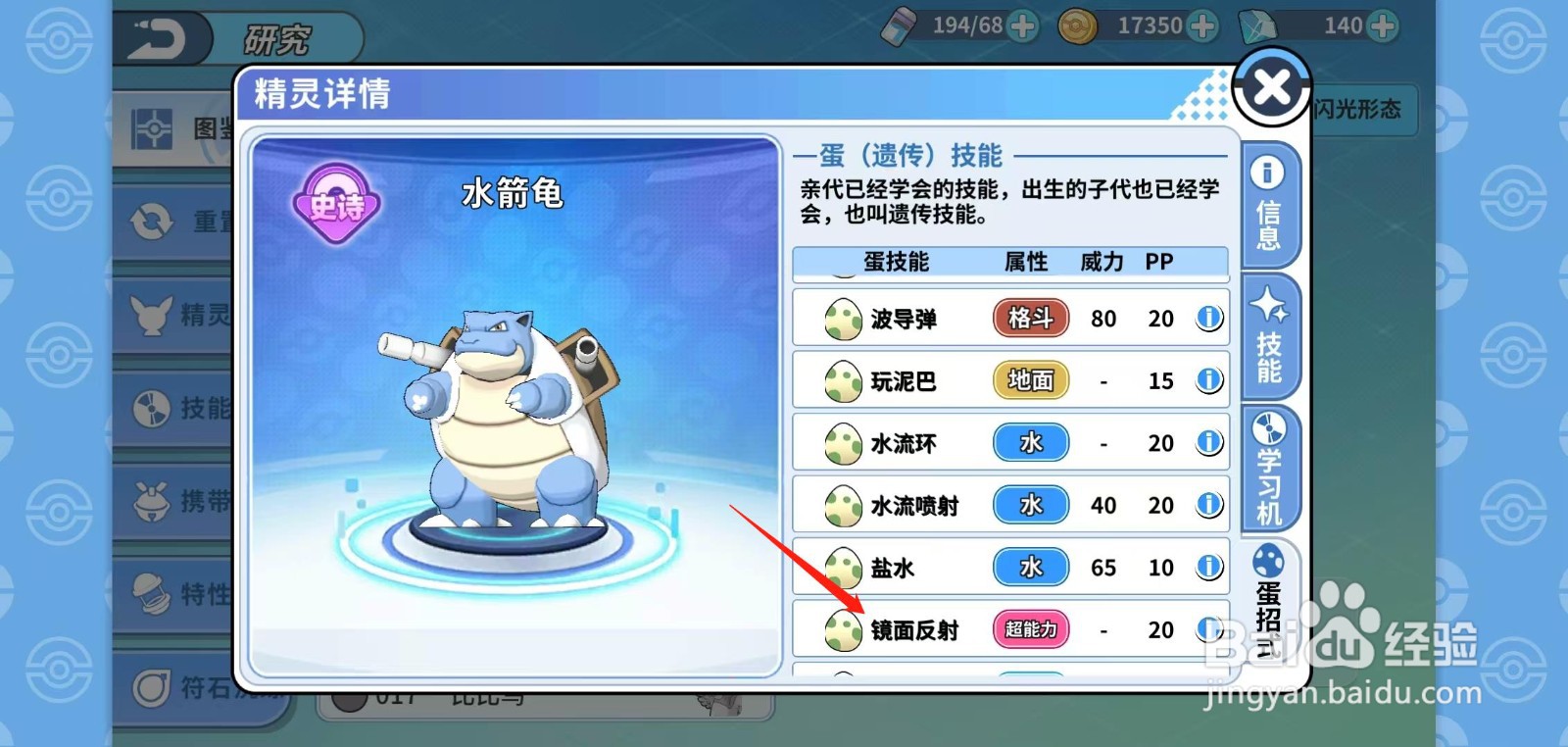This screenshot has width=1568, height=747.
Task: Click the 超能力 type badge on 镜面反射
Action: click(1030, 630)
